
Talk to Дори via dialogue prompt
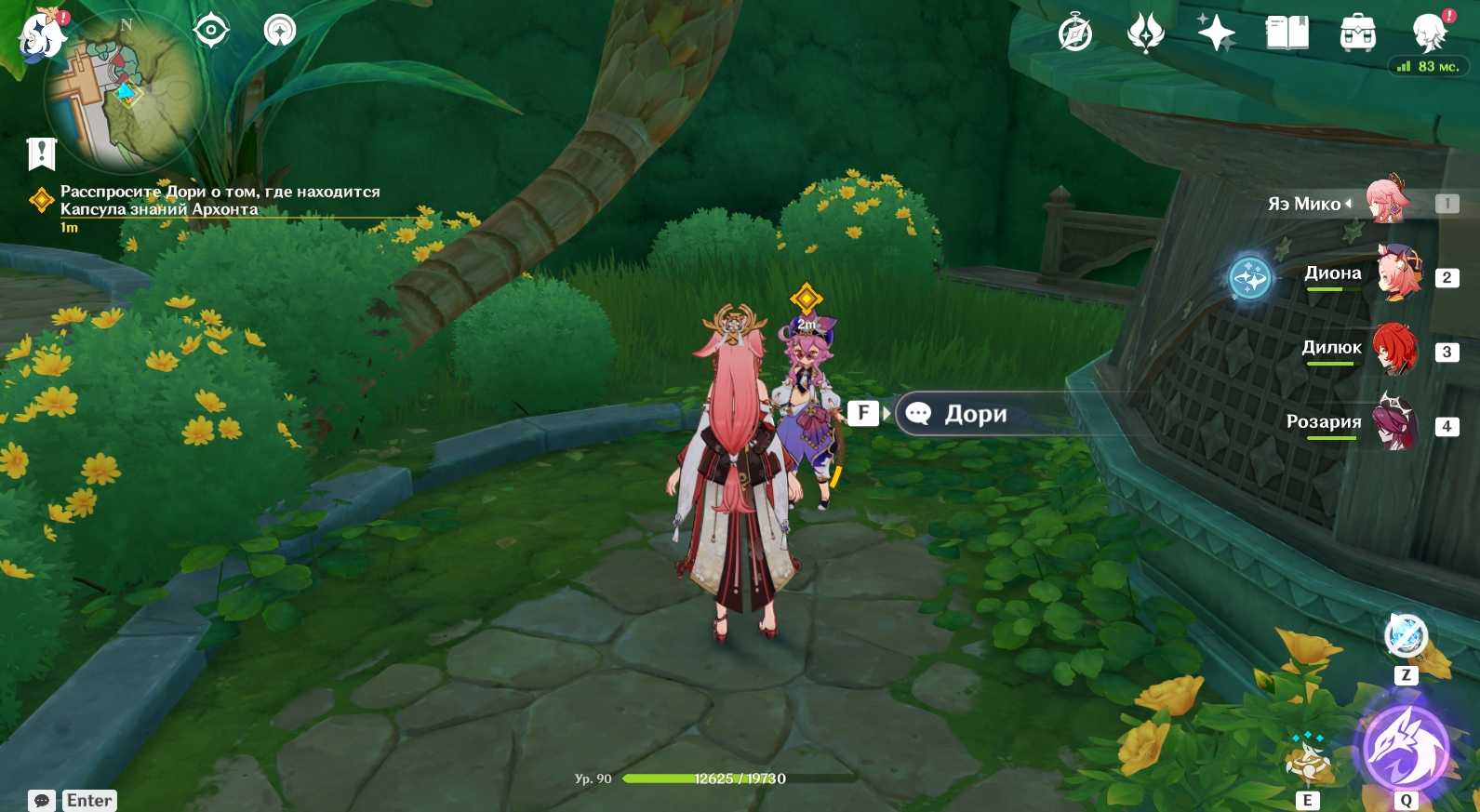(x=975, y=414)
